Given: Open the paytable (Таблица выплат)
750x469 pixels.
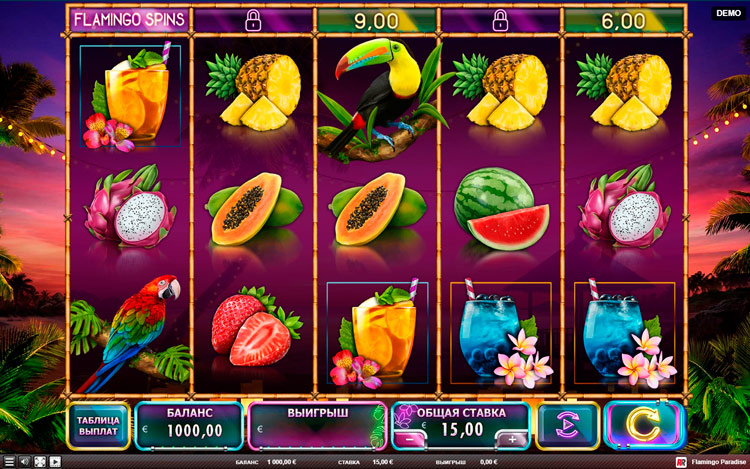Looking at the screenshot, I should (x=99, y=426).
